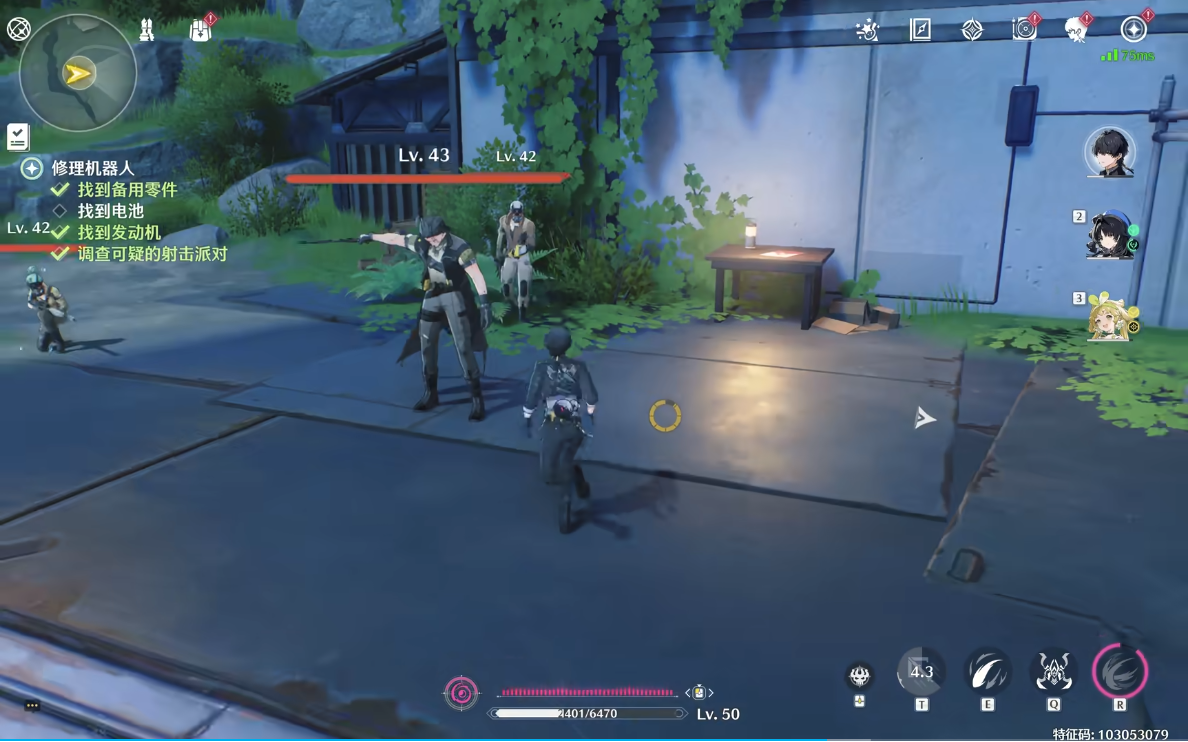1188x742 pixels.
Task: Select the 修理机器人 quest tracker title
Action: [92, 168]
